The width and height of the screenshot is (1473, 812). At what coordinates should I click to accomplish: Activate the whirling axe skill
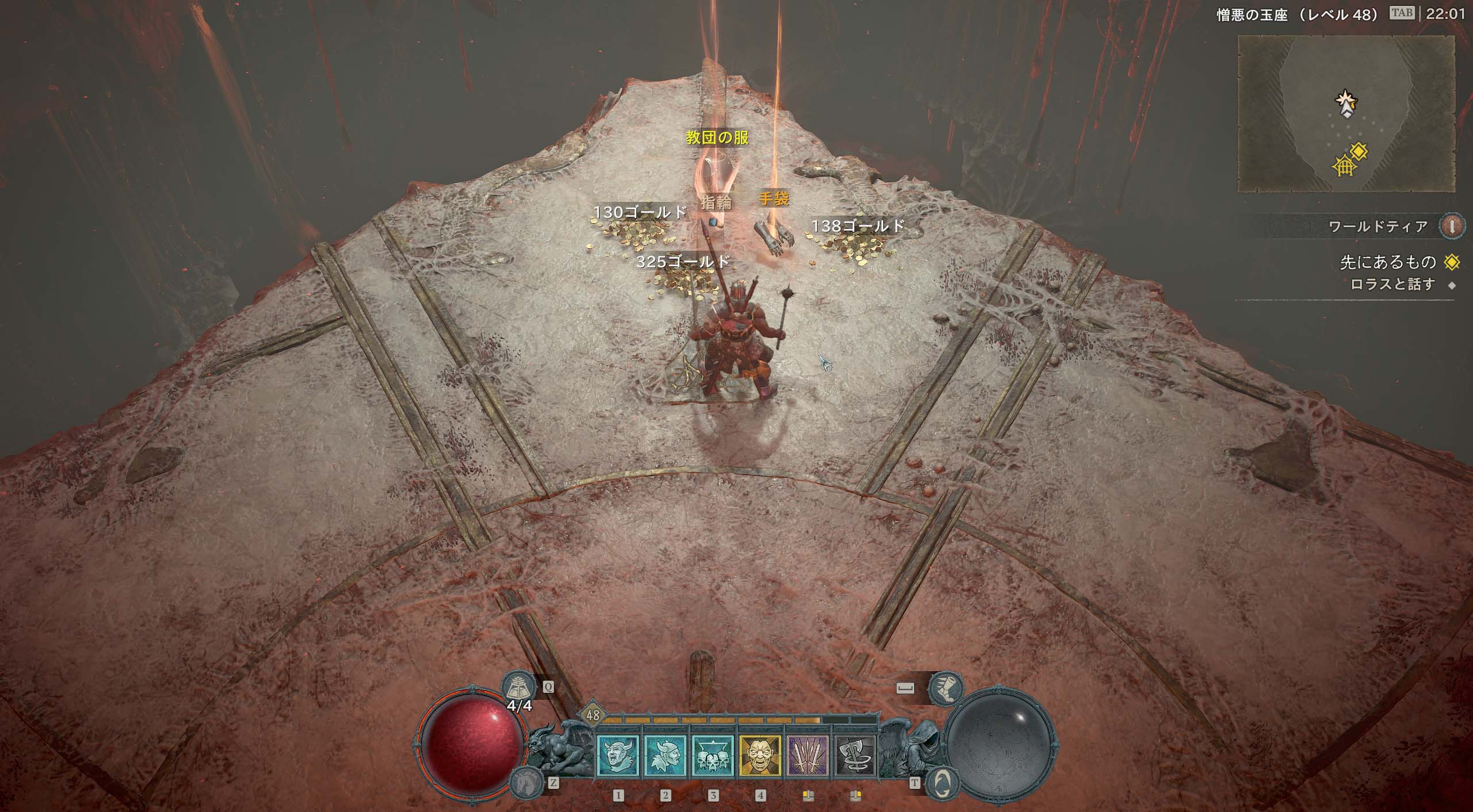(855, 755)
